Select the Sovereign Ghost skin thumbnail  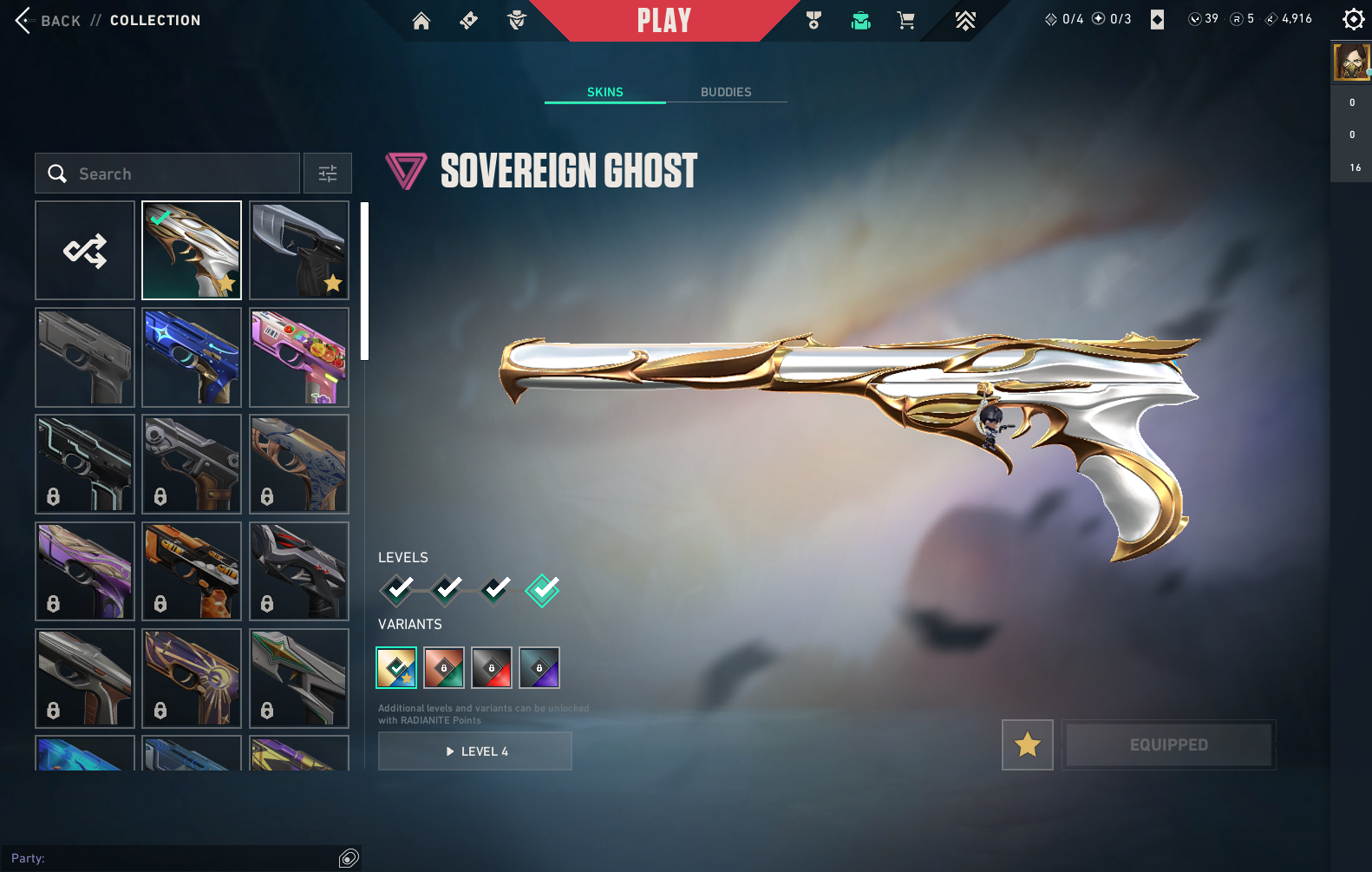(x=192, y=251)
